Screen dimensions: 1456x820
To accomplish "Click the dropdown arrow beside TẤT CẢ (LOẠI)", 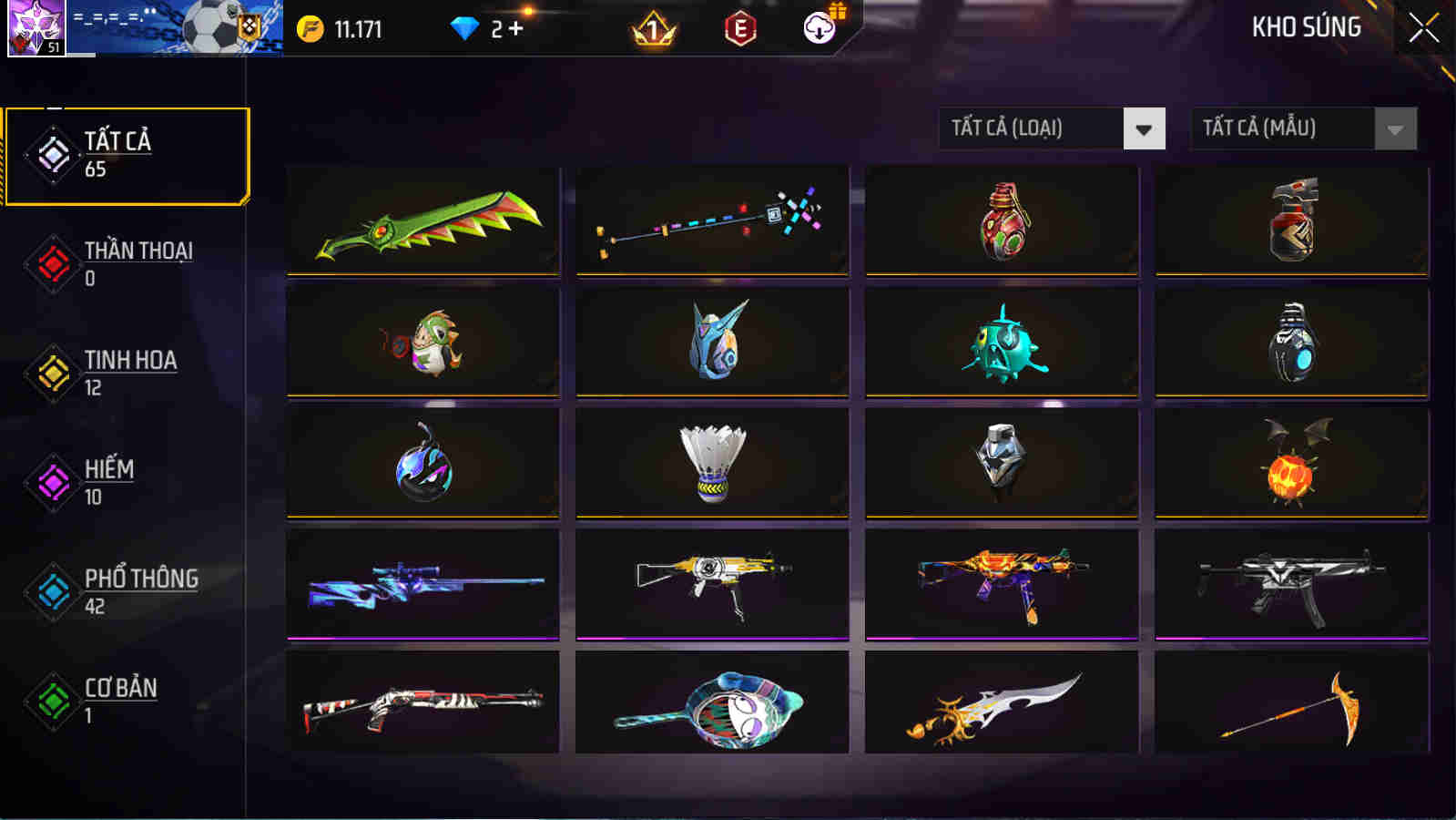I will pyautogui.click(x=1145, y=128).
